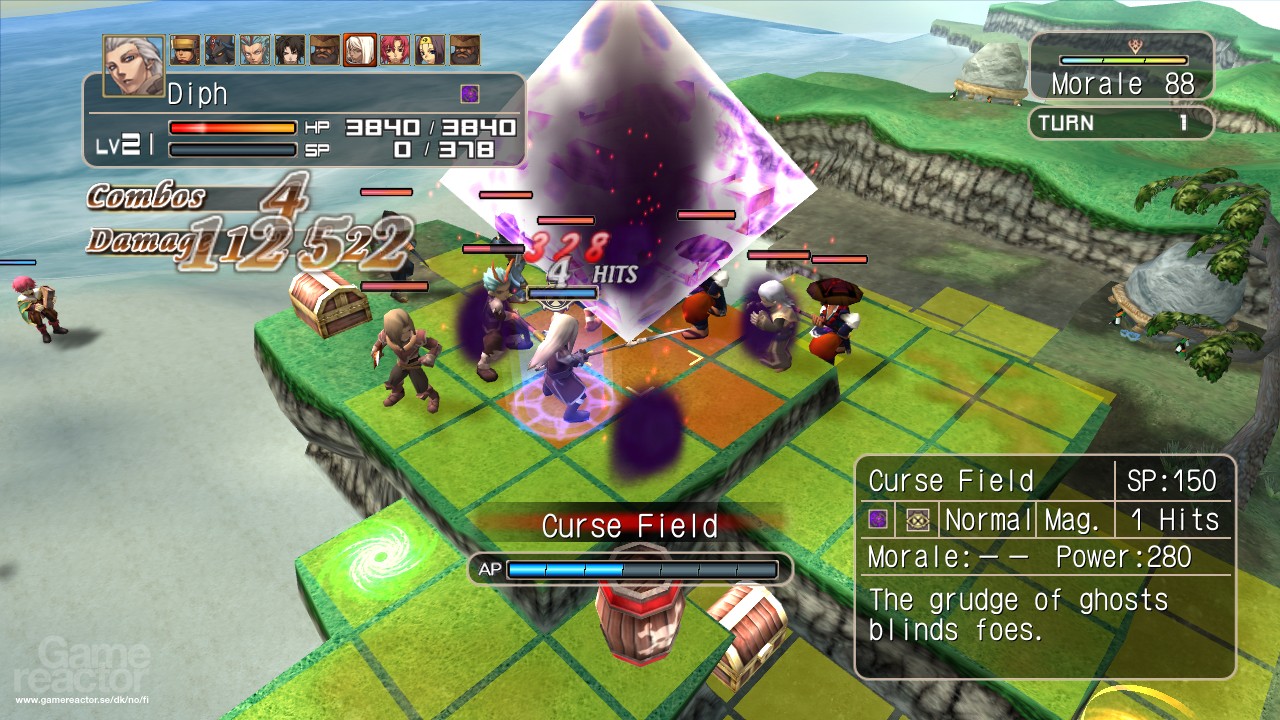Select the Morale 88 display tab
Screen dimensions: 1280x720
[1121, 83]
